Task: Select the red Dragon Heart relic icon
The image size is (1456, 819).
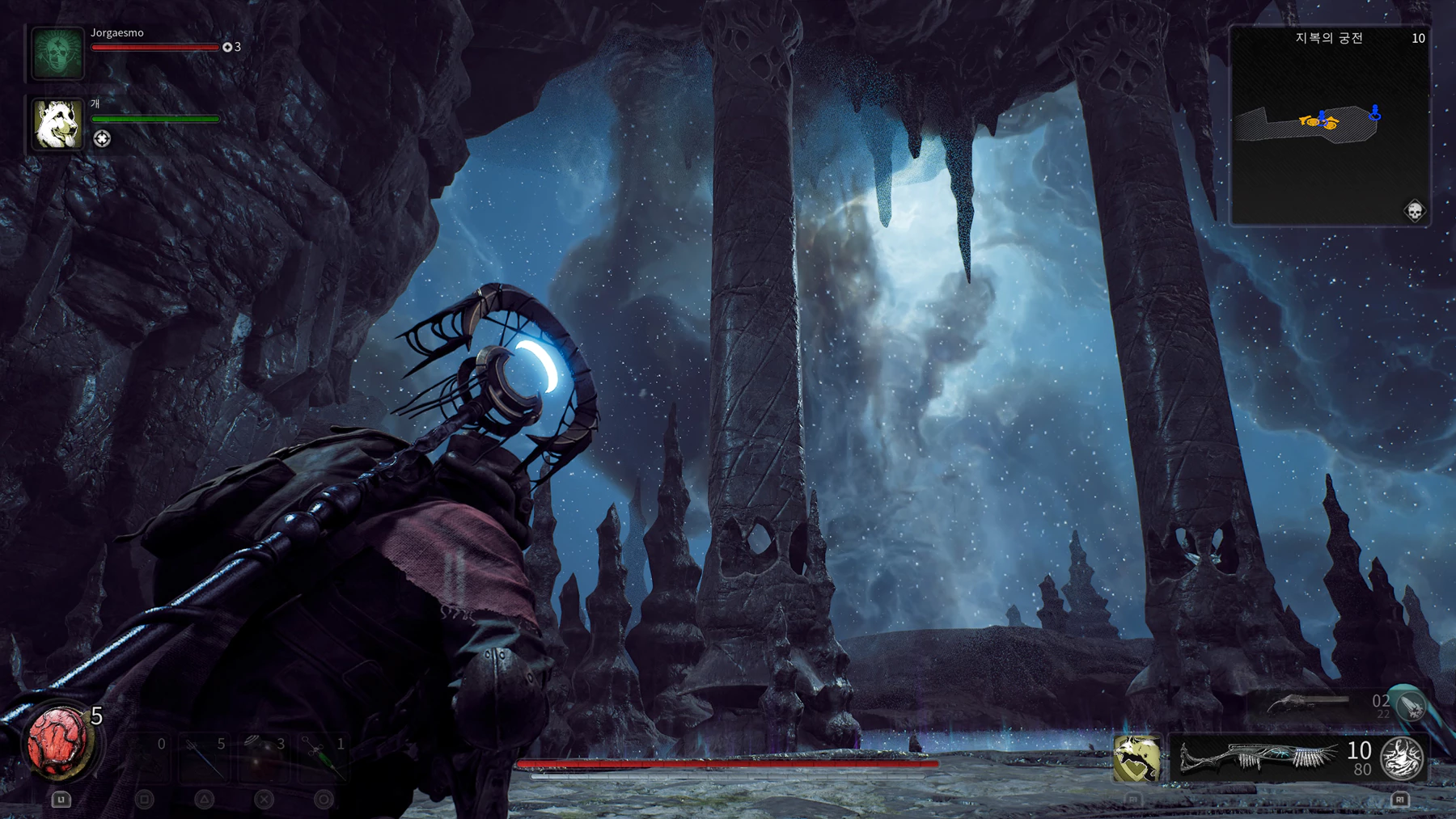Action: click(58, 741)
